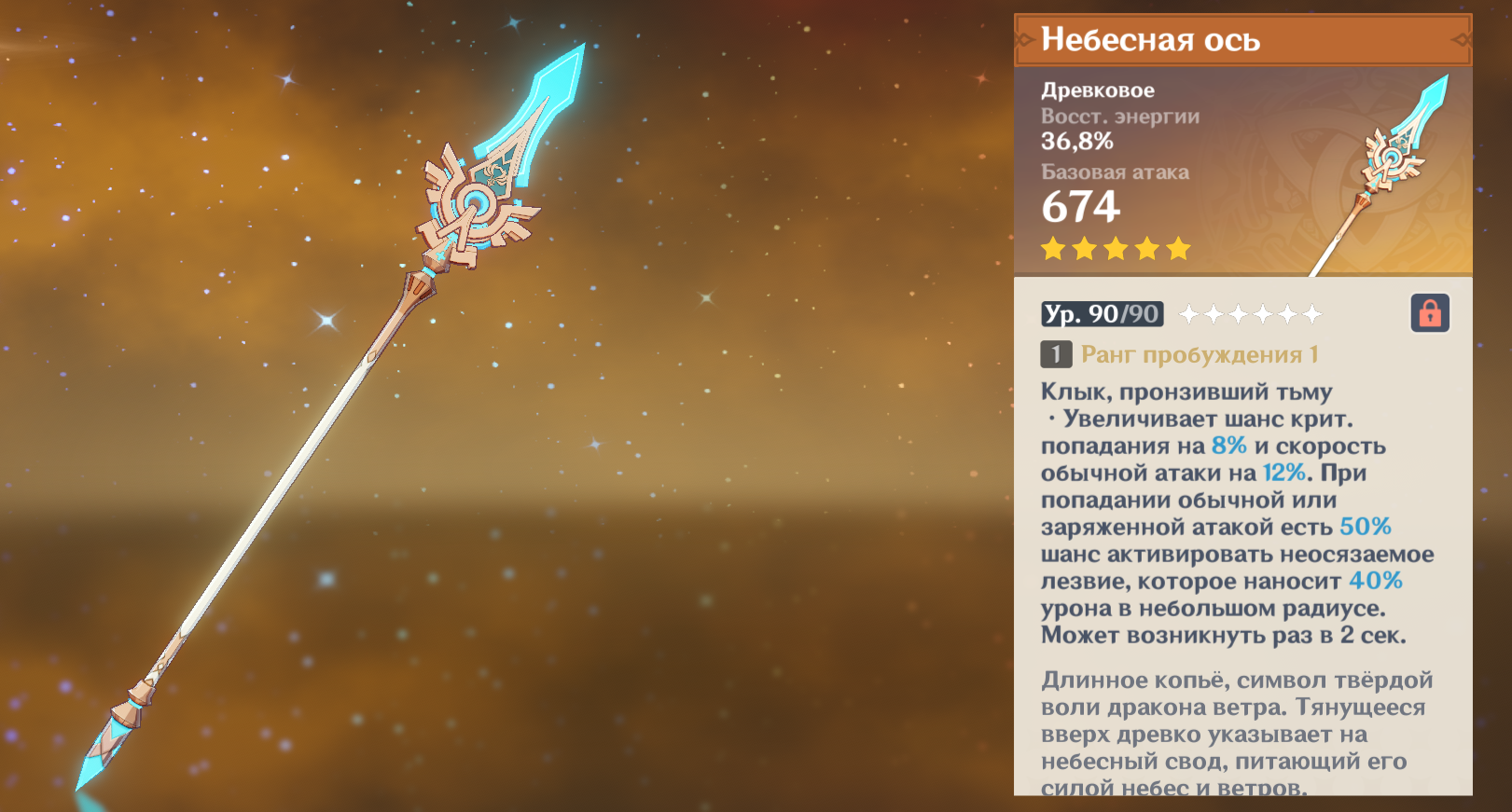Click the '36,8%' energy recharge value
This screenshot has width=1512, height=812.
1078,143
